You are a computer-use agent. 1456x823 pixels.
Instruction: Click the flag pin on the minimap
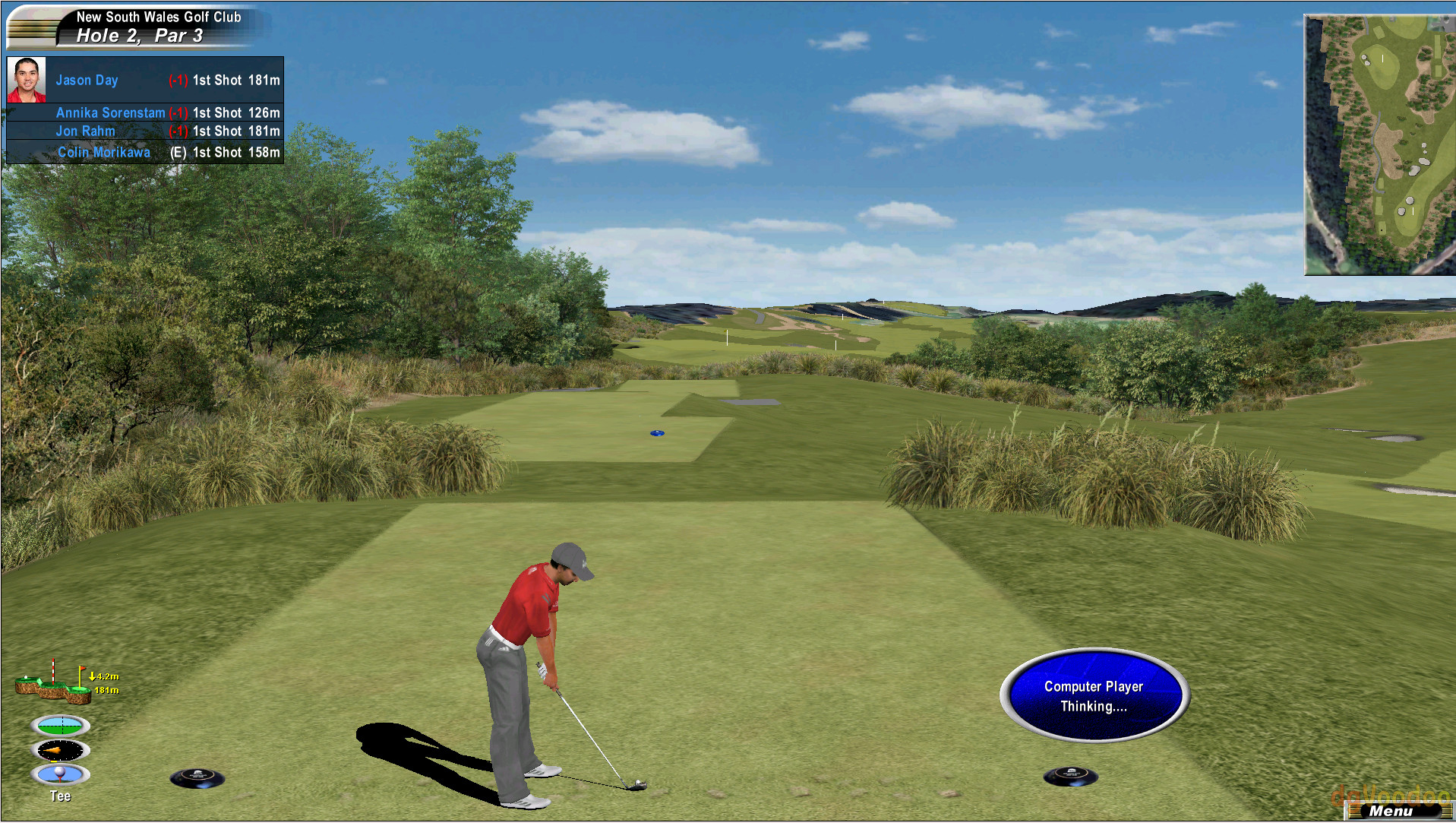[1382, 58]
